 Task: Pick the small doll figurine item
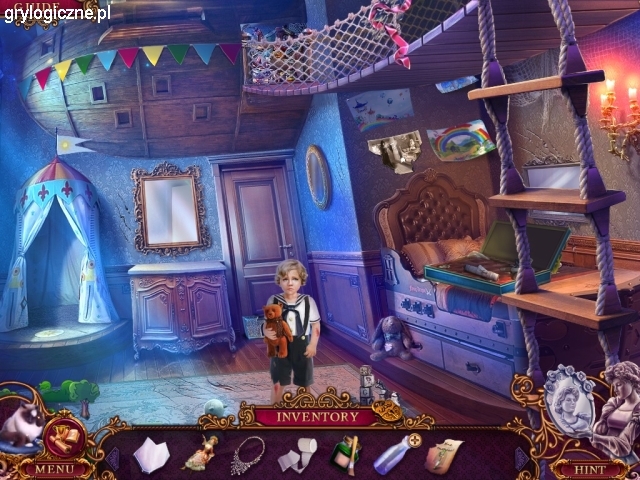tap(200, 452)
